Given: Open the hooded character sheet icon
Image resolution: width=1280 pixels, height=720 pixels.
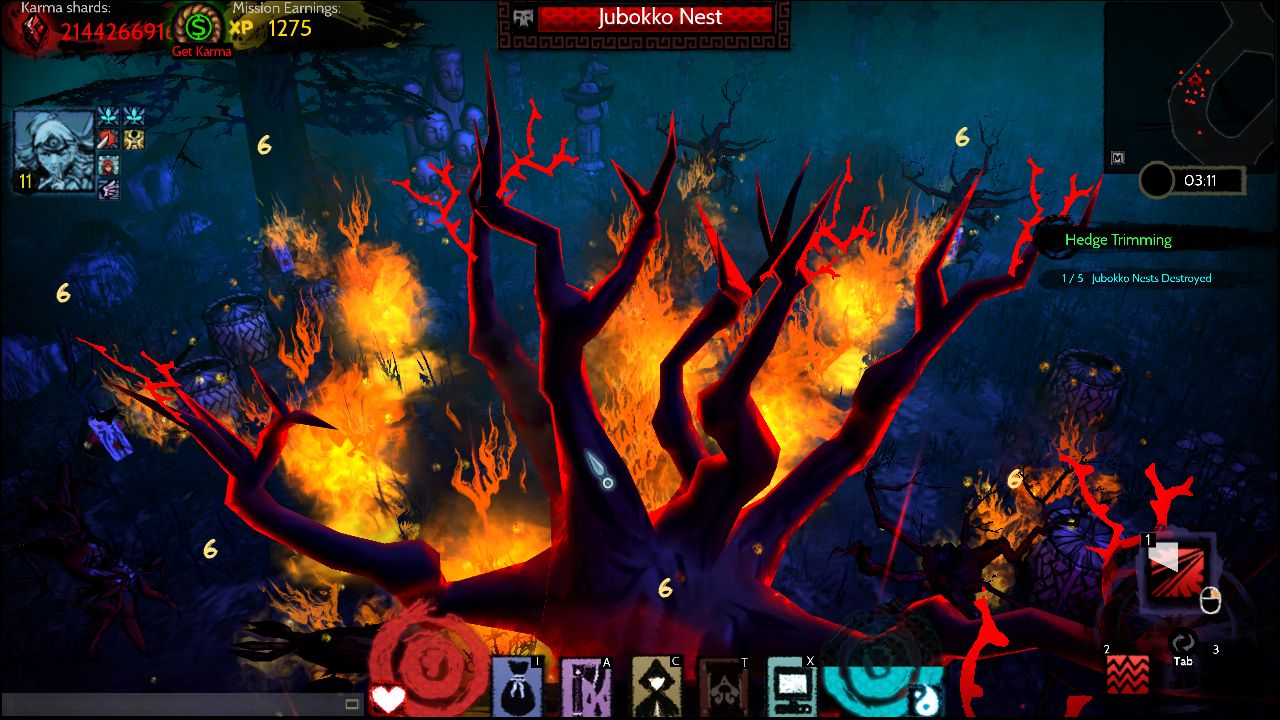Looking at the screenshot, I should coord(657,687).
